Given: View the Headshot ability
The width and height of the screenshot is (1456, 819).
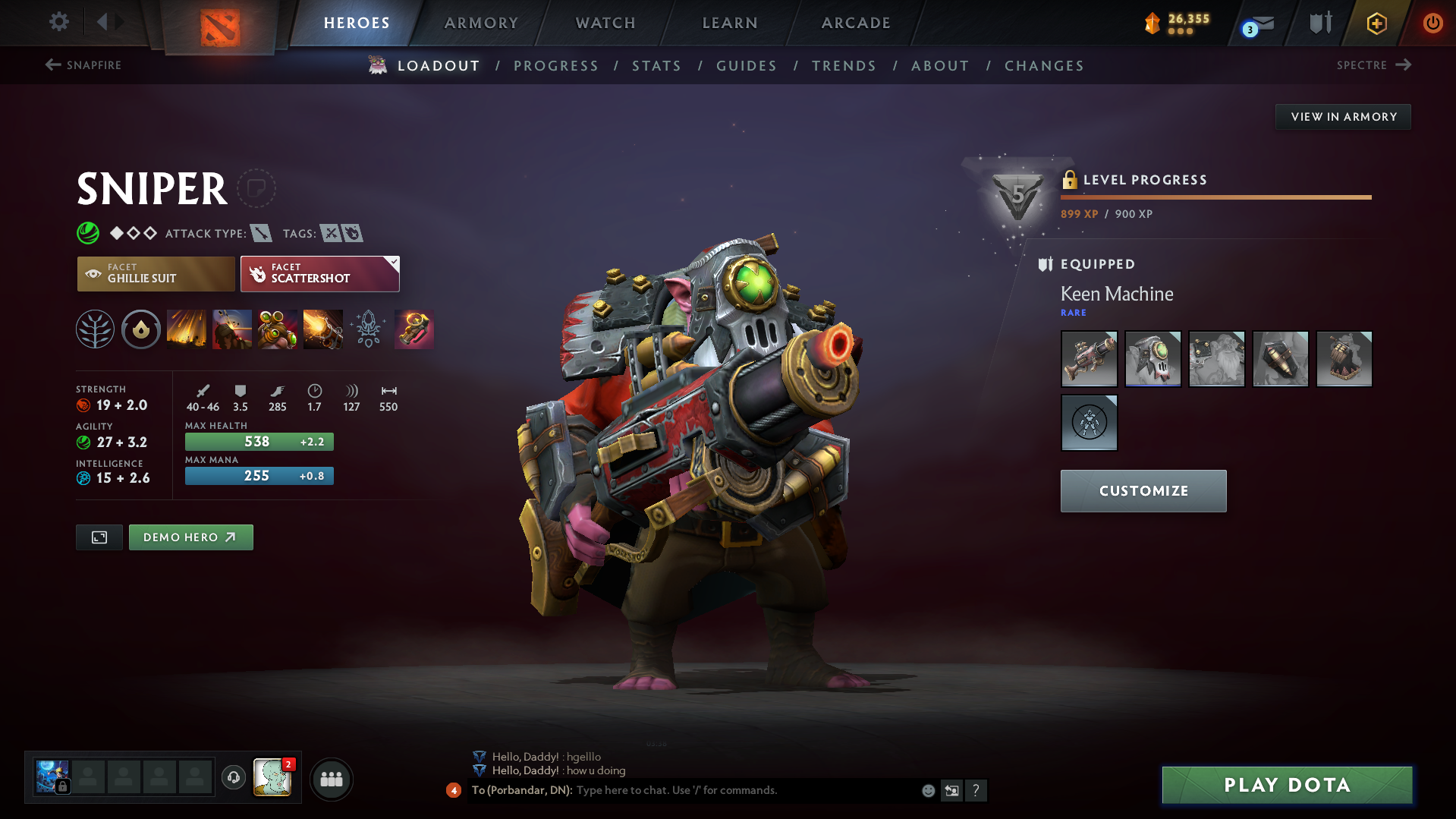Looking at the screenshot, I should click(232, 329).
